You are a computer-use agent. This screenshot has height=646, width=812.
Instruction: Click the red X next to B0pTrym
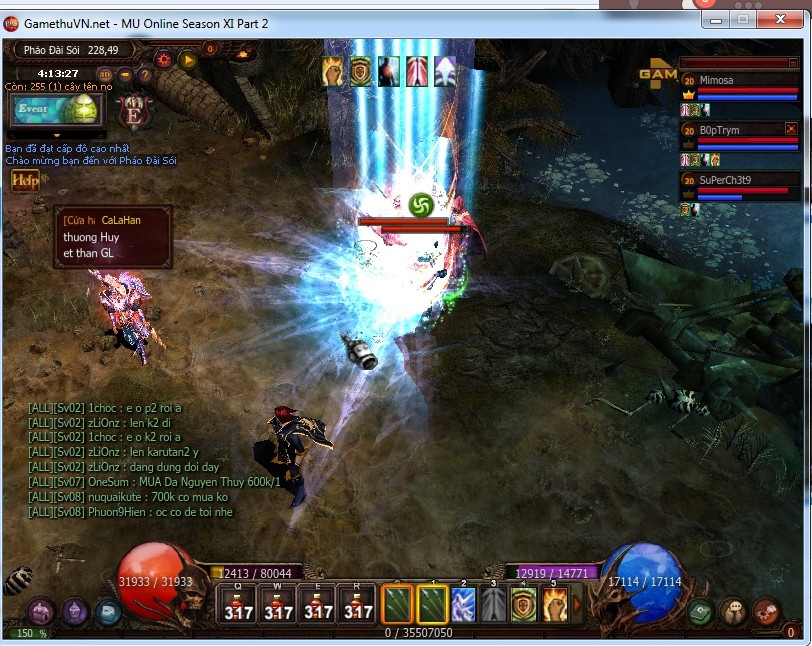pos(791,129)
